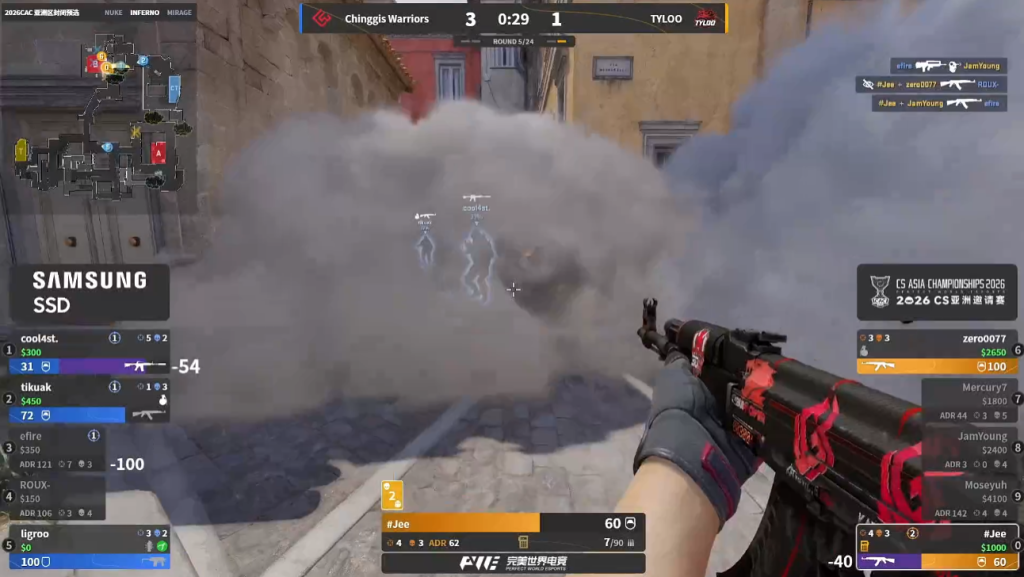
Task: Pick the #Jee row in the right team list
Action: pos(937,547)
